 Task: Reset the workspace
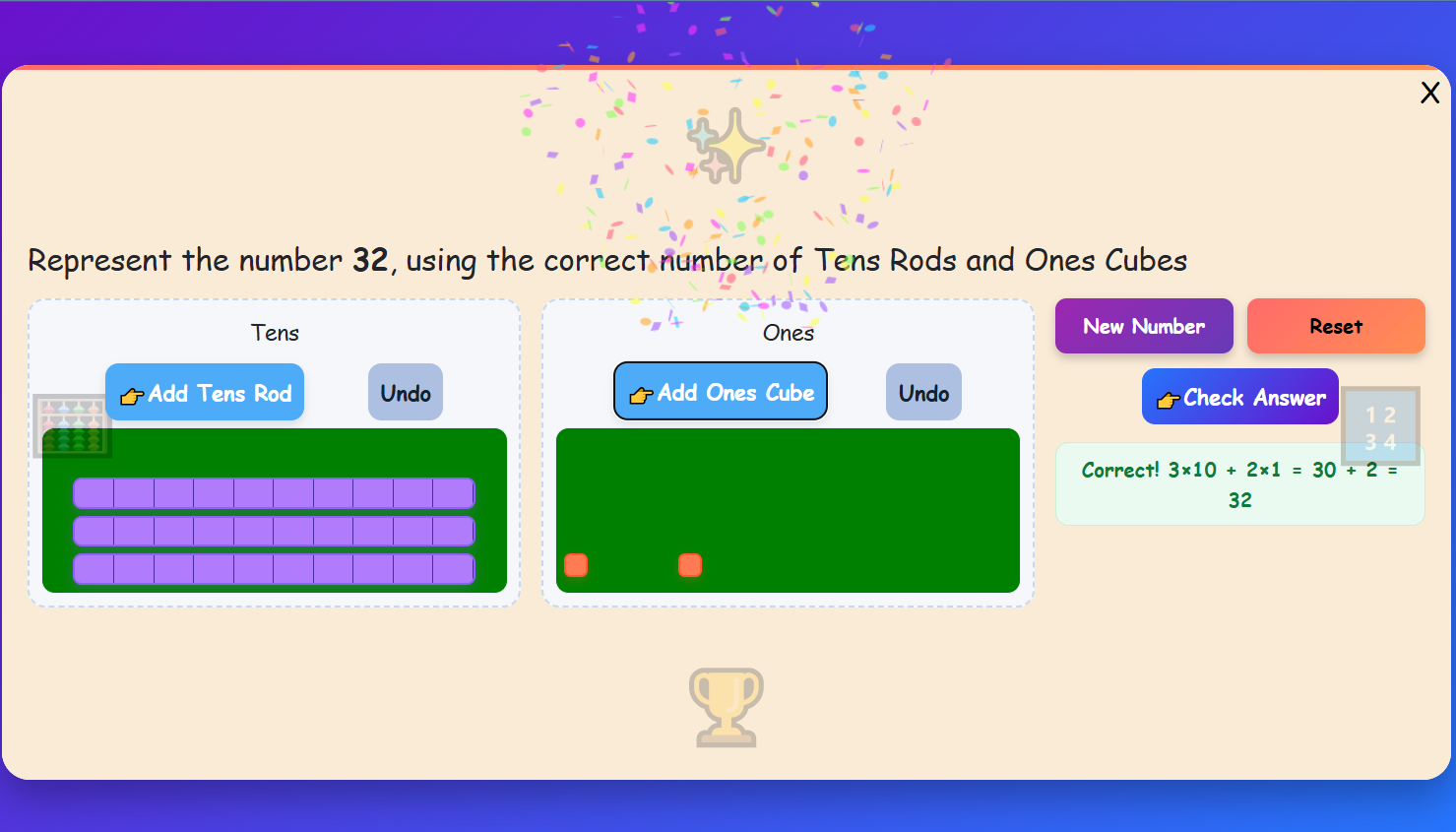1336,326
